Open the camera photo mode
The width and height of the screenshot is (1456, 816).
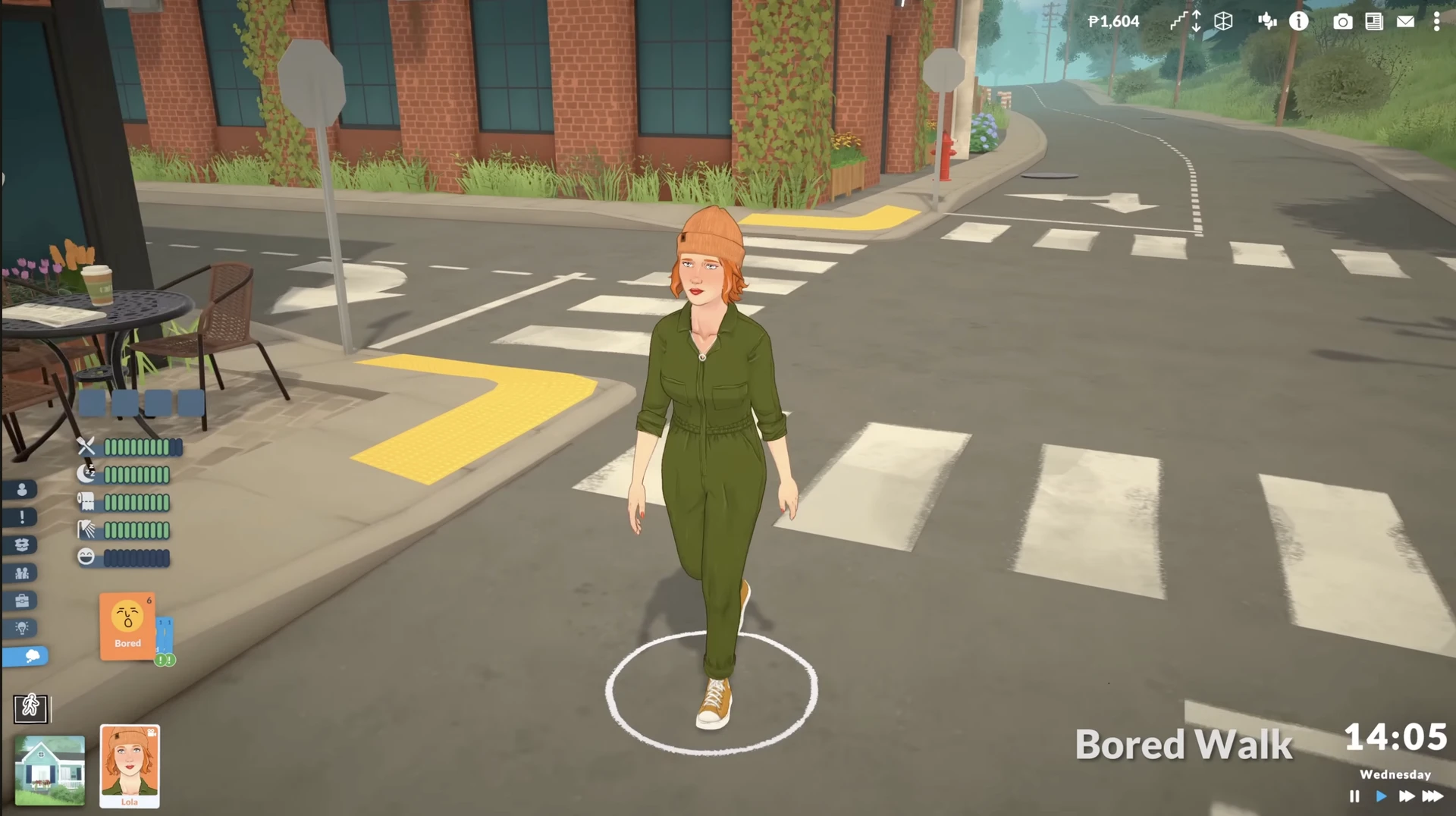[1342, 21]
